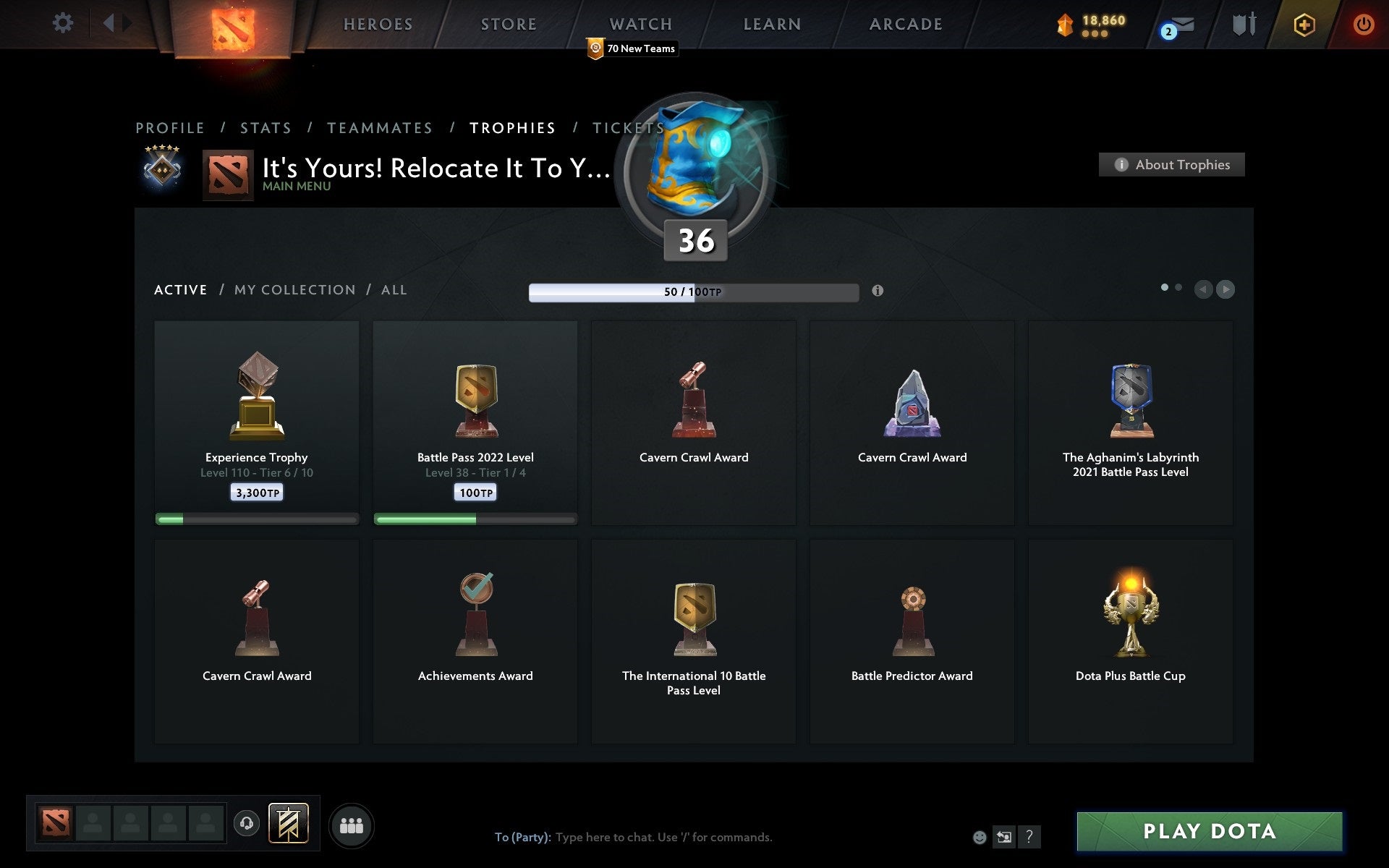Open the TROPHIES tab

point(513,127)
